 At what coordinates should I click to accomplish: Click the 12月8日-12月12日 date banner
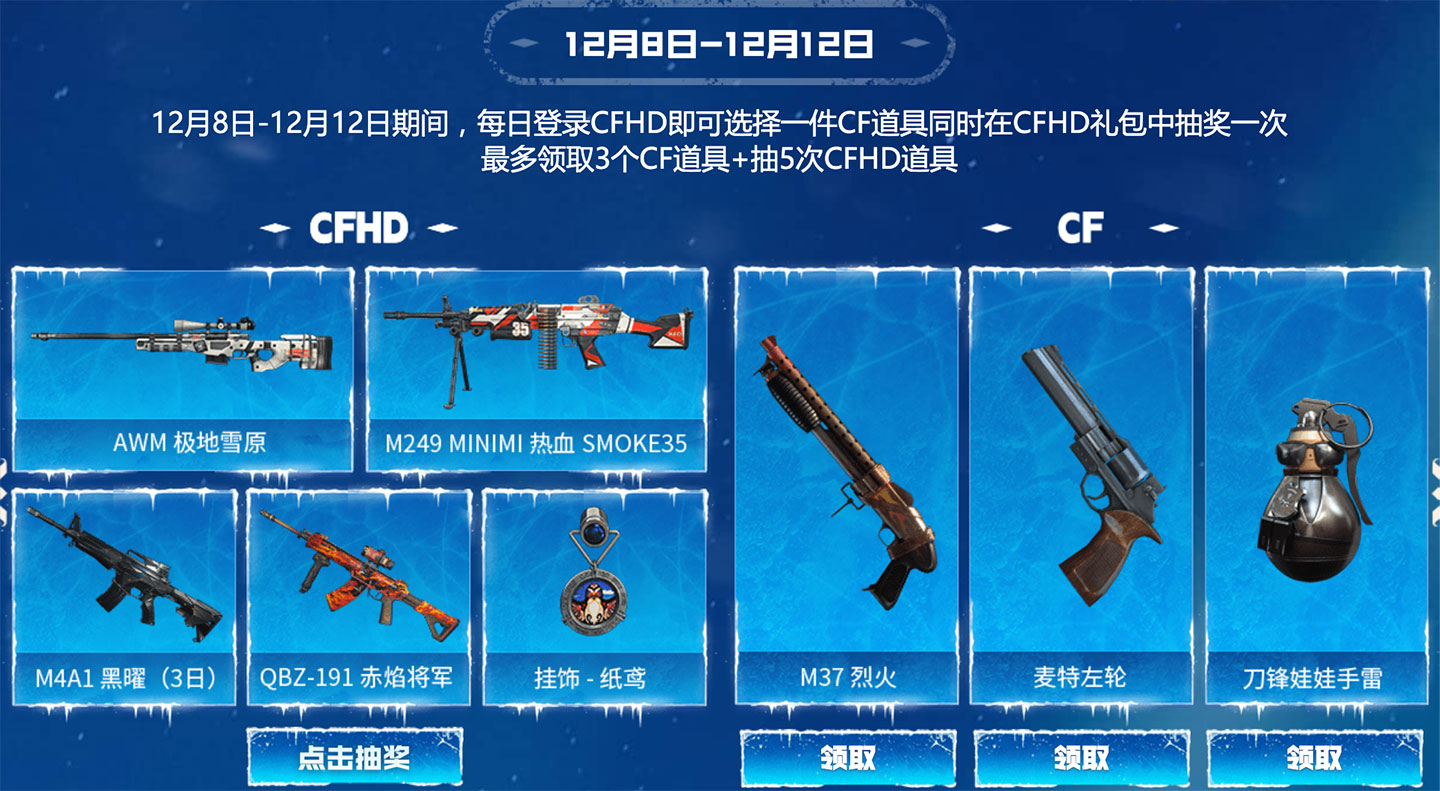(718, 42)
